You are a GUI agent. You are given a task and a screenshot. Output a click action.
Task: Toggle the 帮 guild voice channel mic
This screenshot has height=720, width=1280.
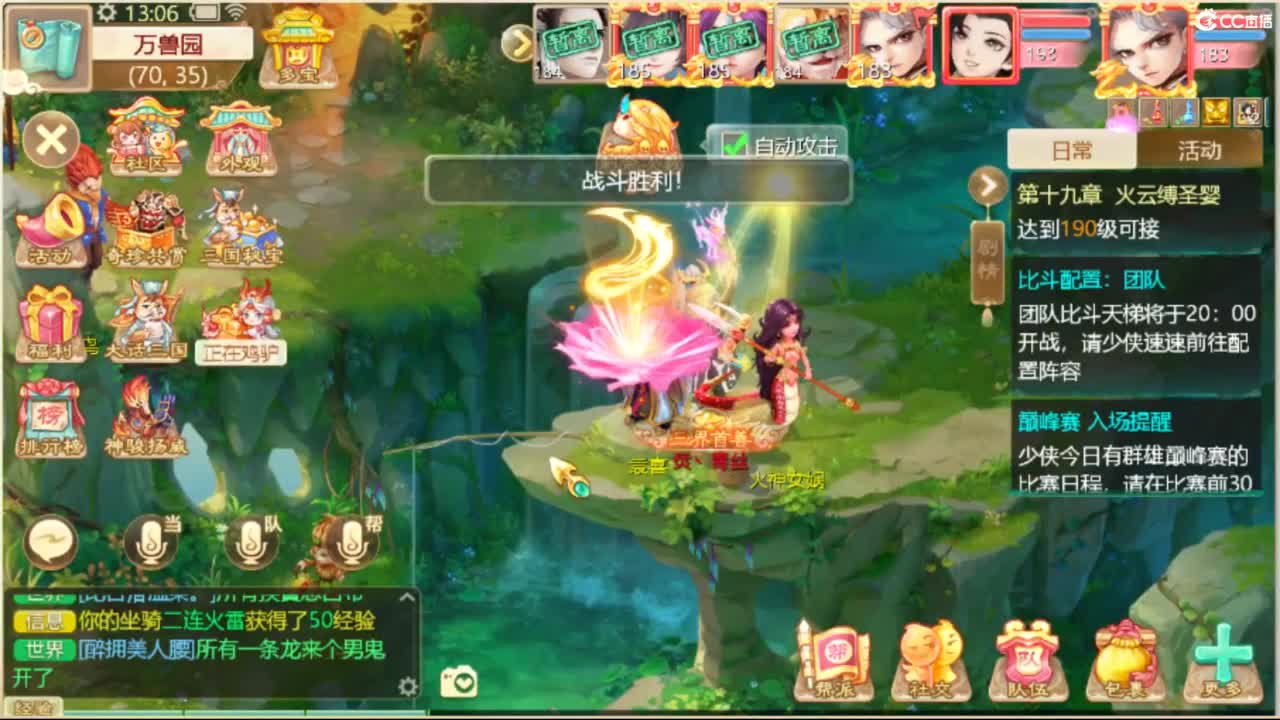tap(351, 543)
